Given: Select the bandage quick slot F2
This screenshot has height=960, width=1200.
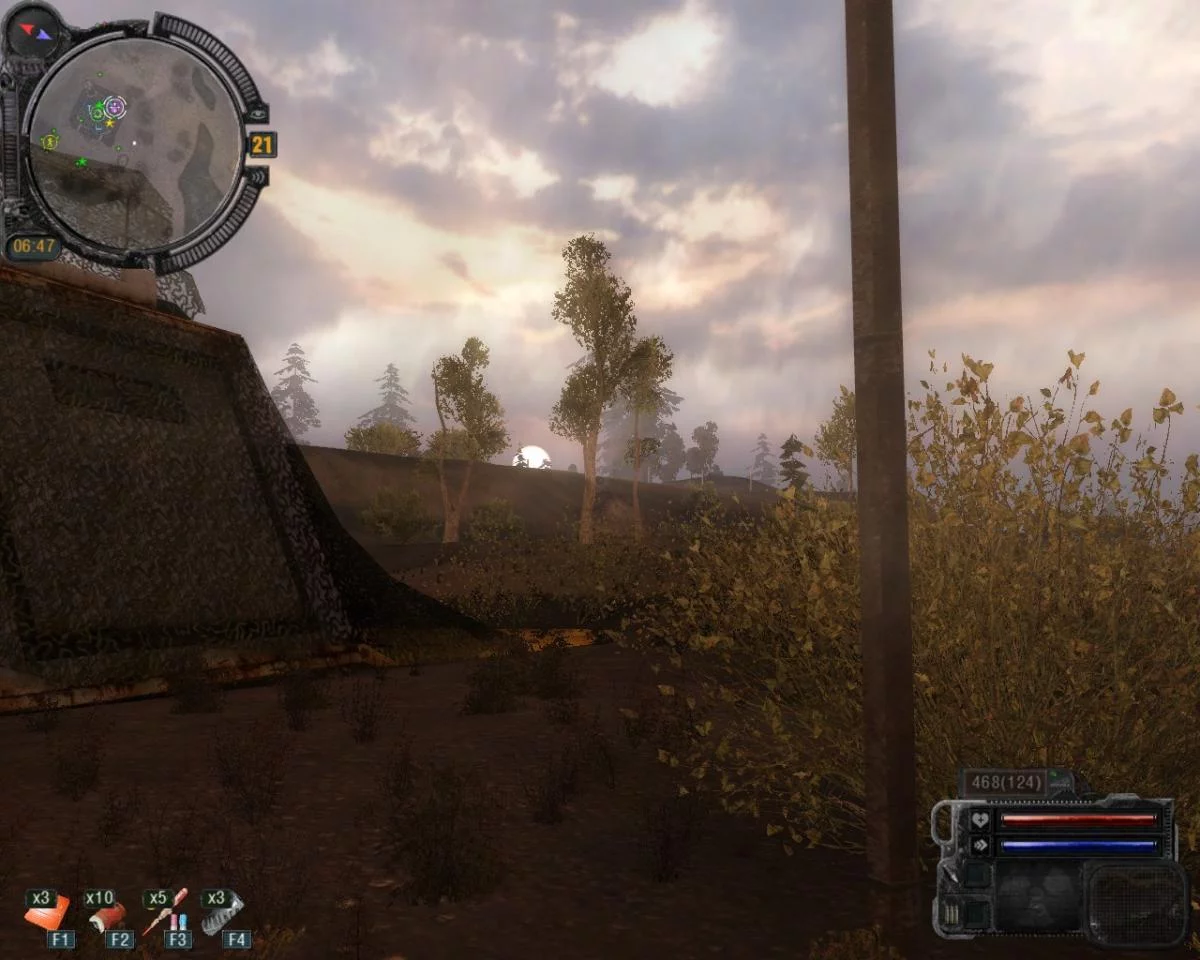Looking at the screenshot, I should tap(106, 914).
